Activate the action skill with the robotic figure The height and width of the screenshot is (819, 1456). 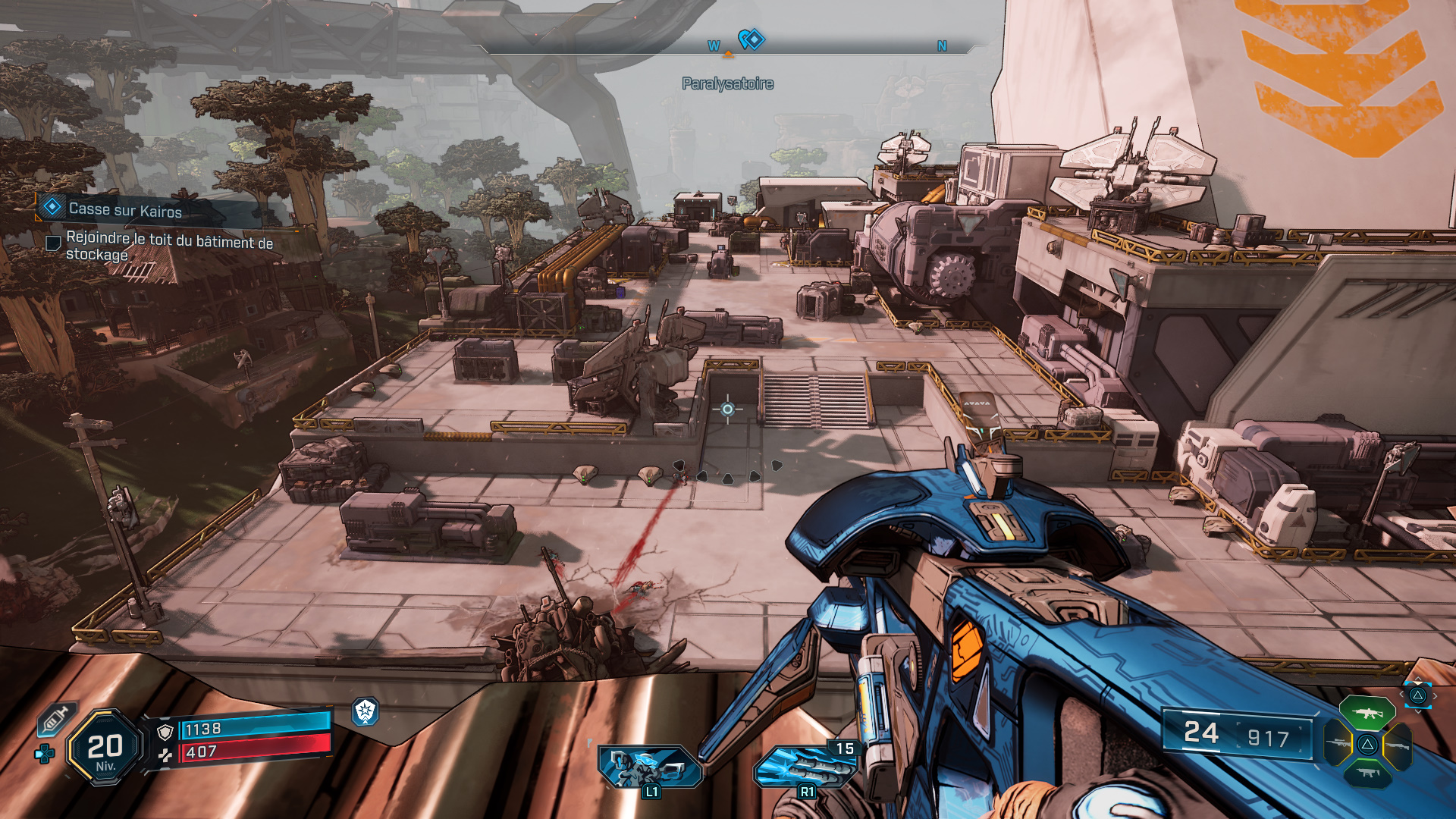649,766
